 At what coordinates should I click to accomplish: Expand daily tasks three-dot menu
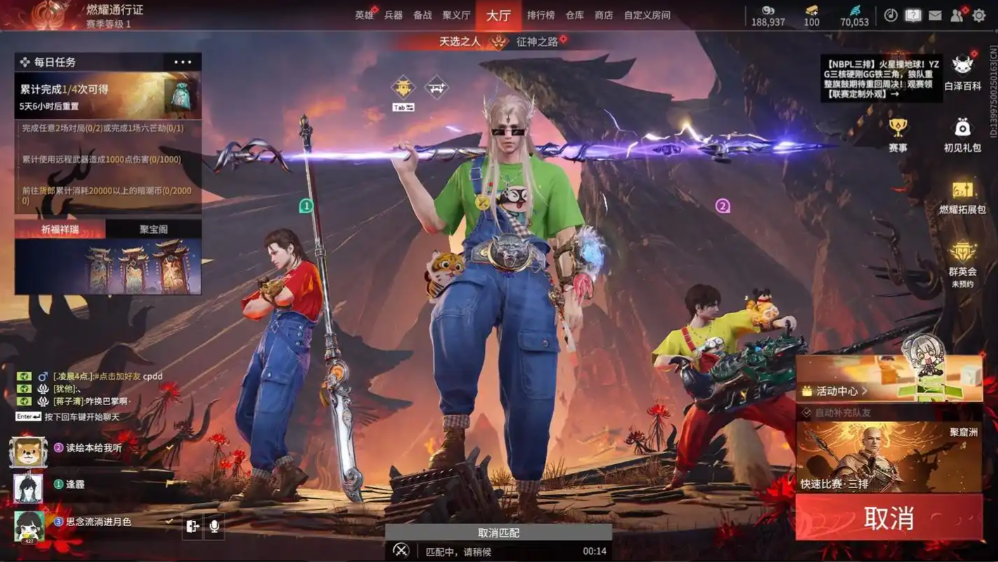[182, 62]
